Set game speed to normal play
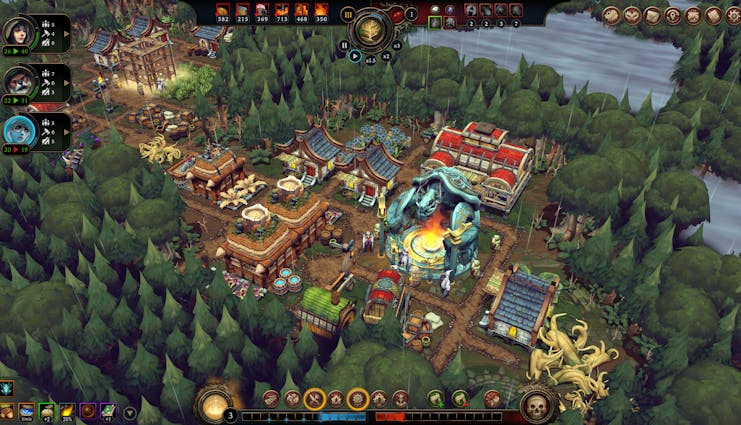Image resolution: width=741 pixels, height=425 pixels. (x=355, y=56)
